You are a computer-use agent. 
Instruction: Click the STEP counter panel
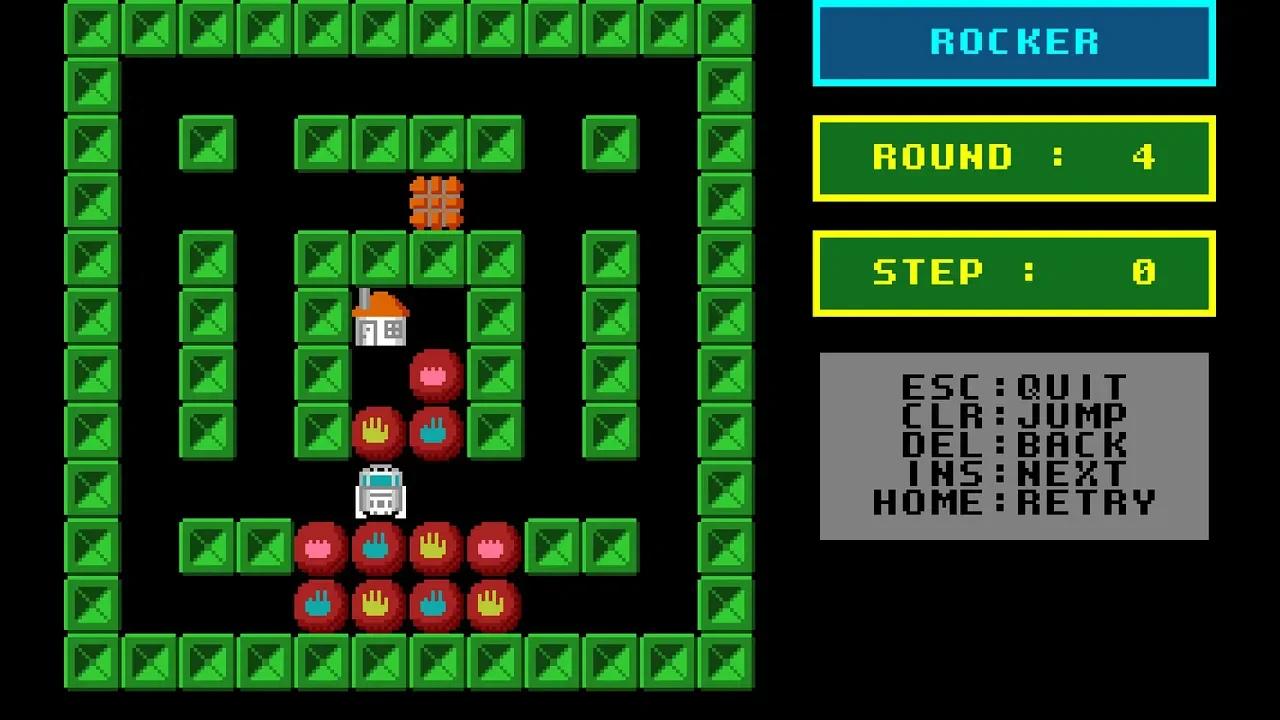pos(1013,272)
